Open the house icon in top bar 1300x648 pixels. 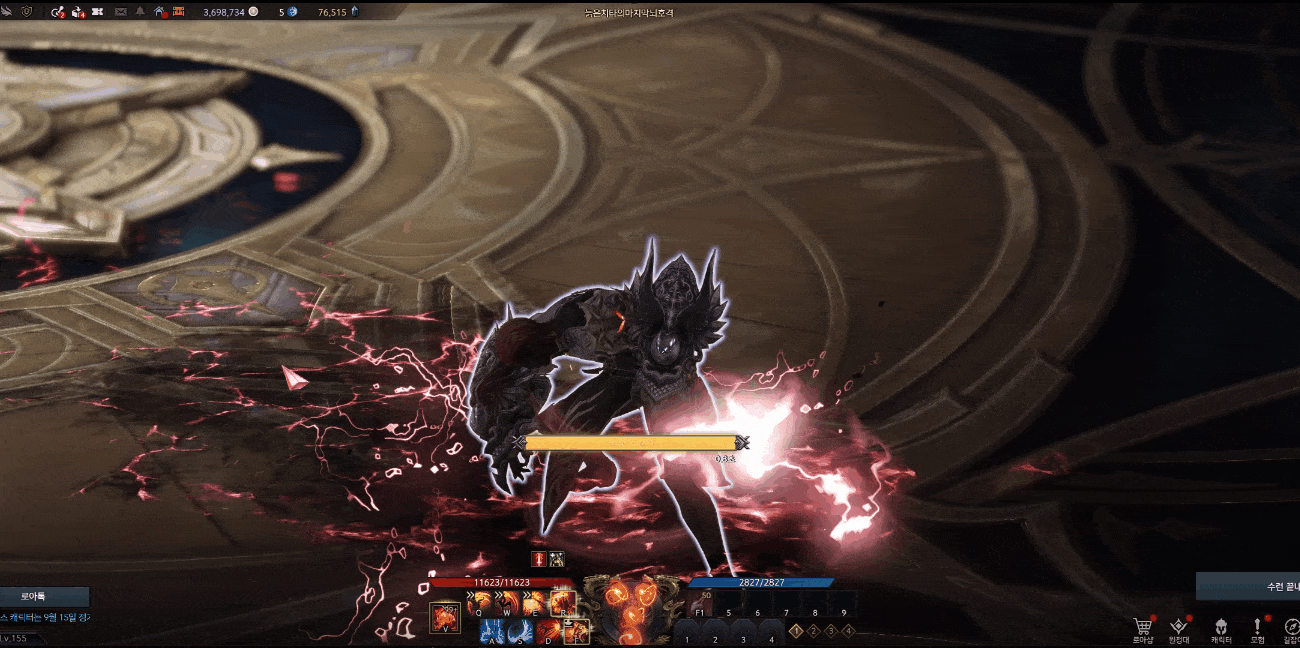tap(160, 12)
